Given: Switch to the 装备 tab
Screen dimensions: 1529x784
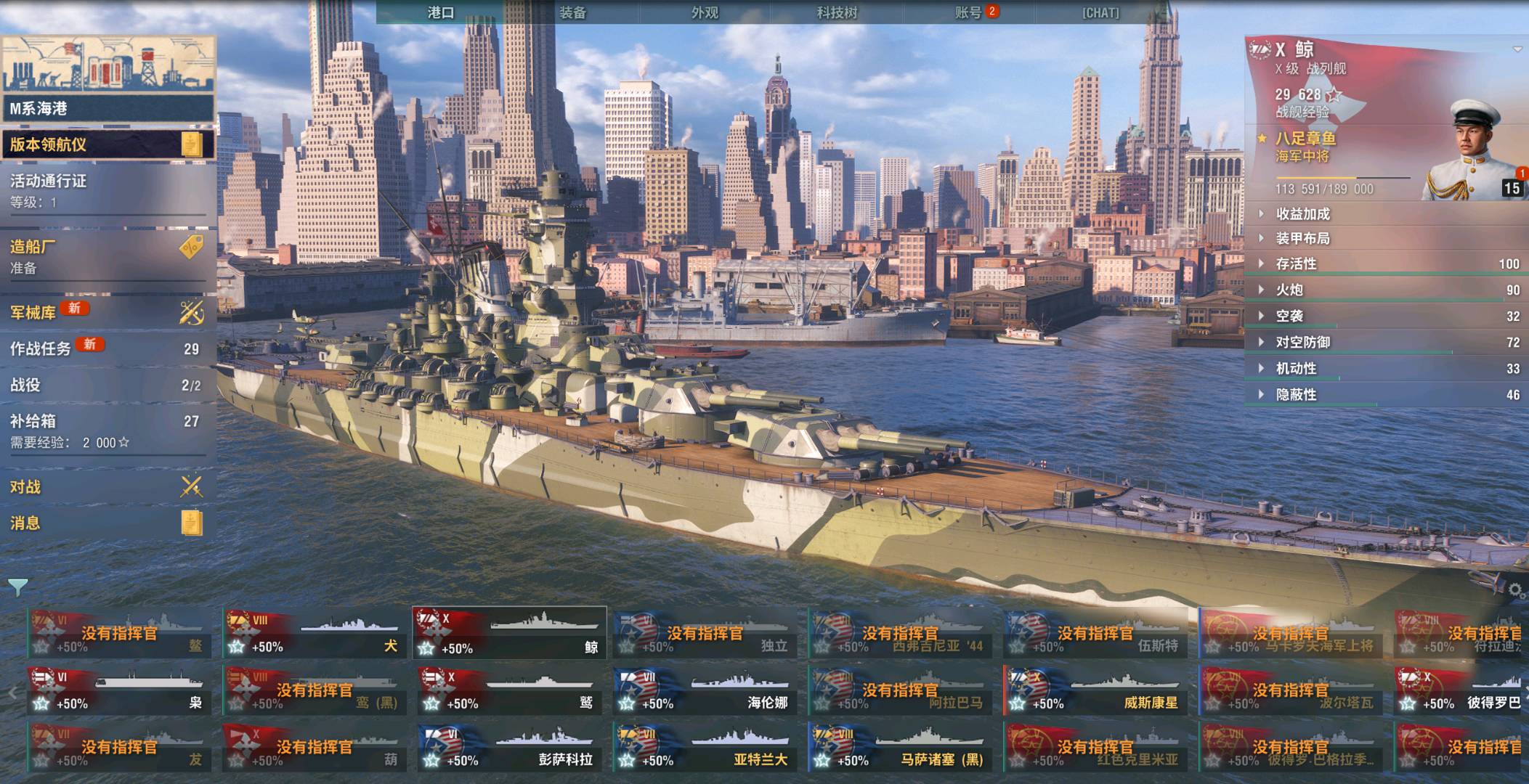Looking at the screenshot, I should tap(572, 12).
